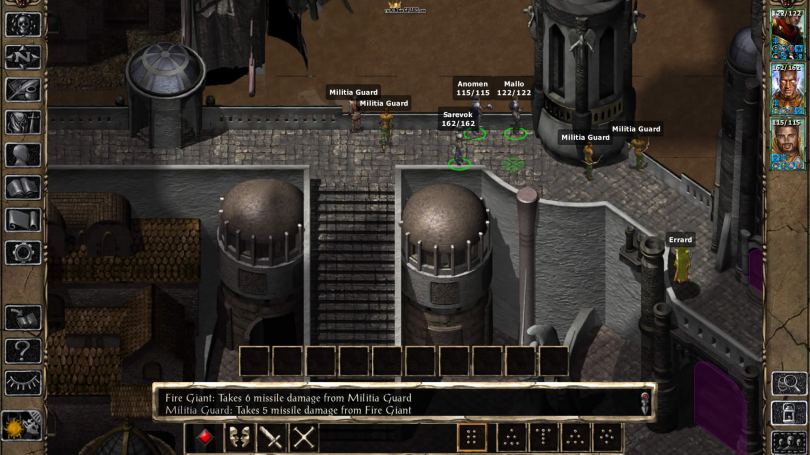Show the character record head icon
810x455 pixels.
pos(22,155)
